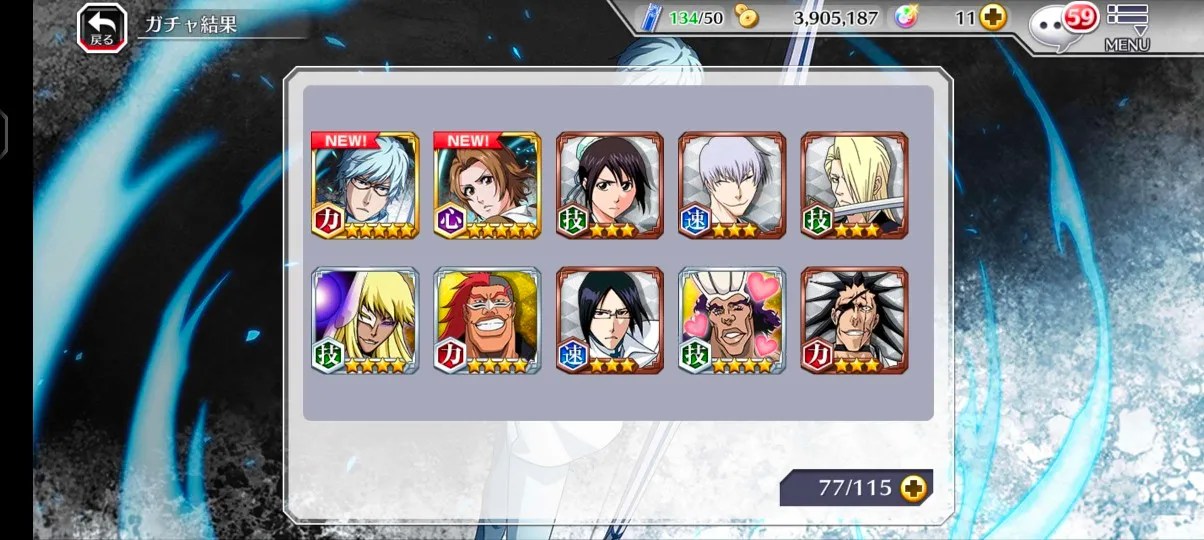Choose the spiky black-haired three-star character
This screenshot has width=1204, height=540.
[854, 320]
